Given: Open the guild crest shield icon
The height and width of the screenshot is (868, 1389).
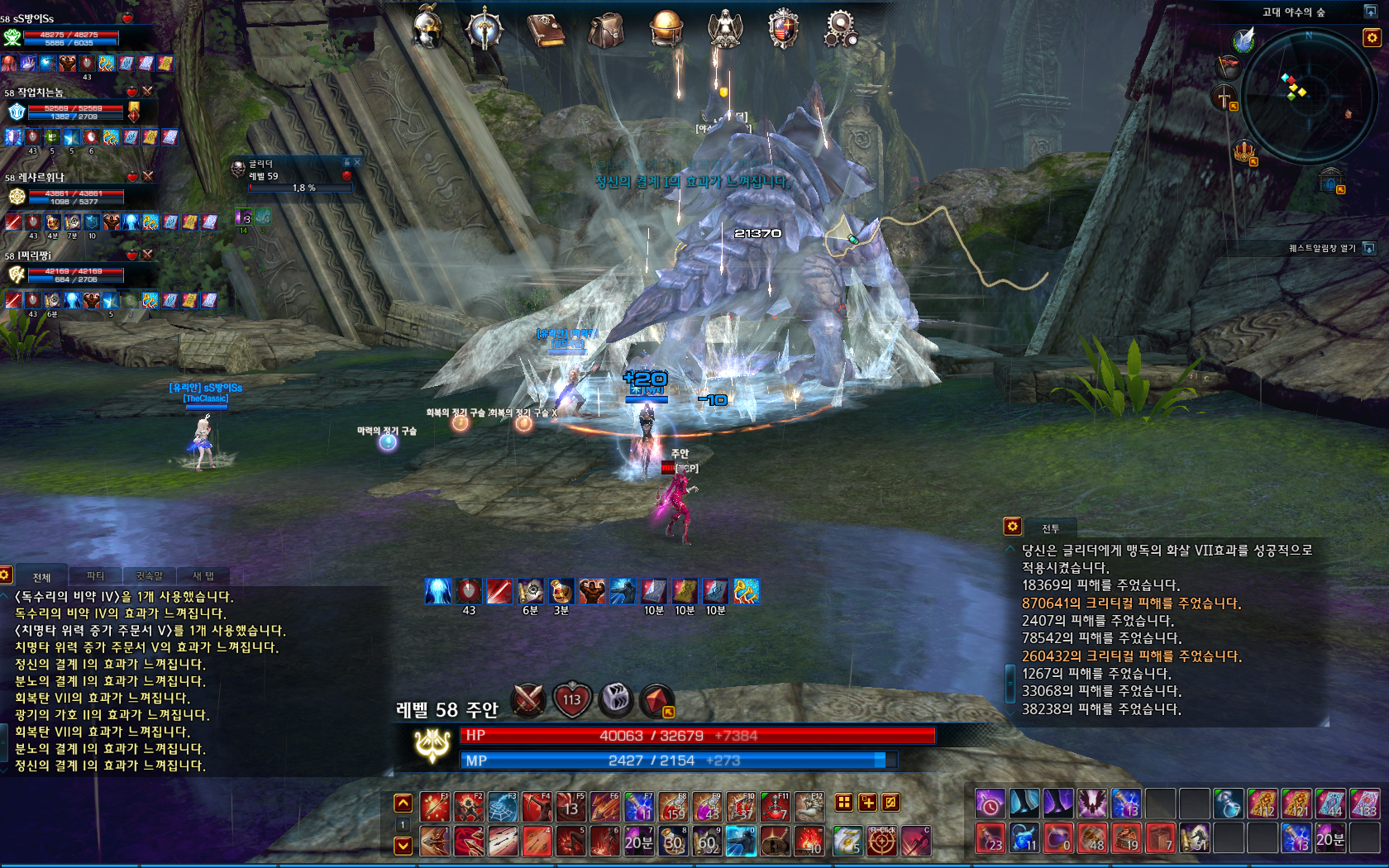Looking at the screenshot, I should (783, 29).
